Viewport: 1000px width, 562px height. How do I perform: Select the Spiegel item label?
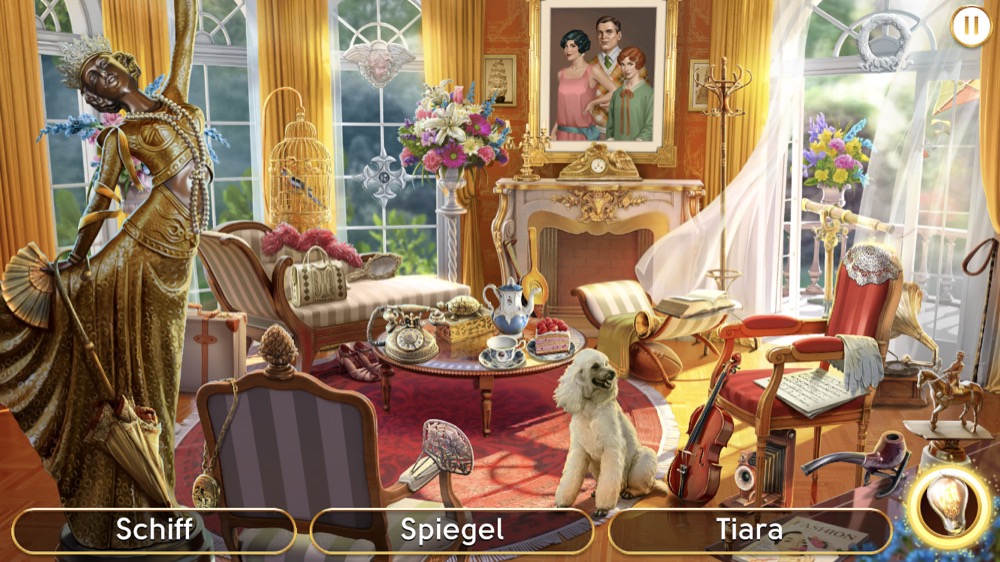coord(452,530)
